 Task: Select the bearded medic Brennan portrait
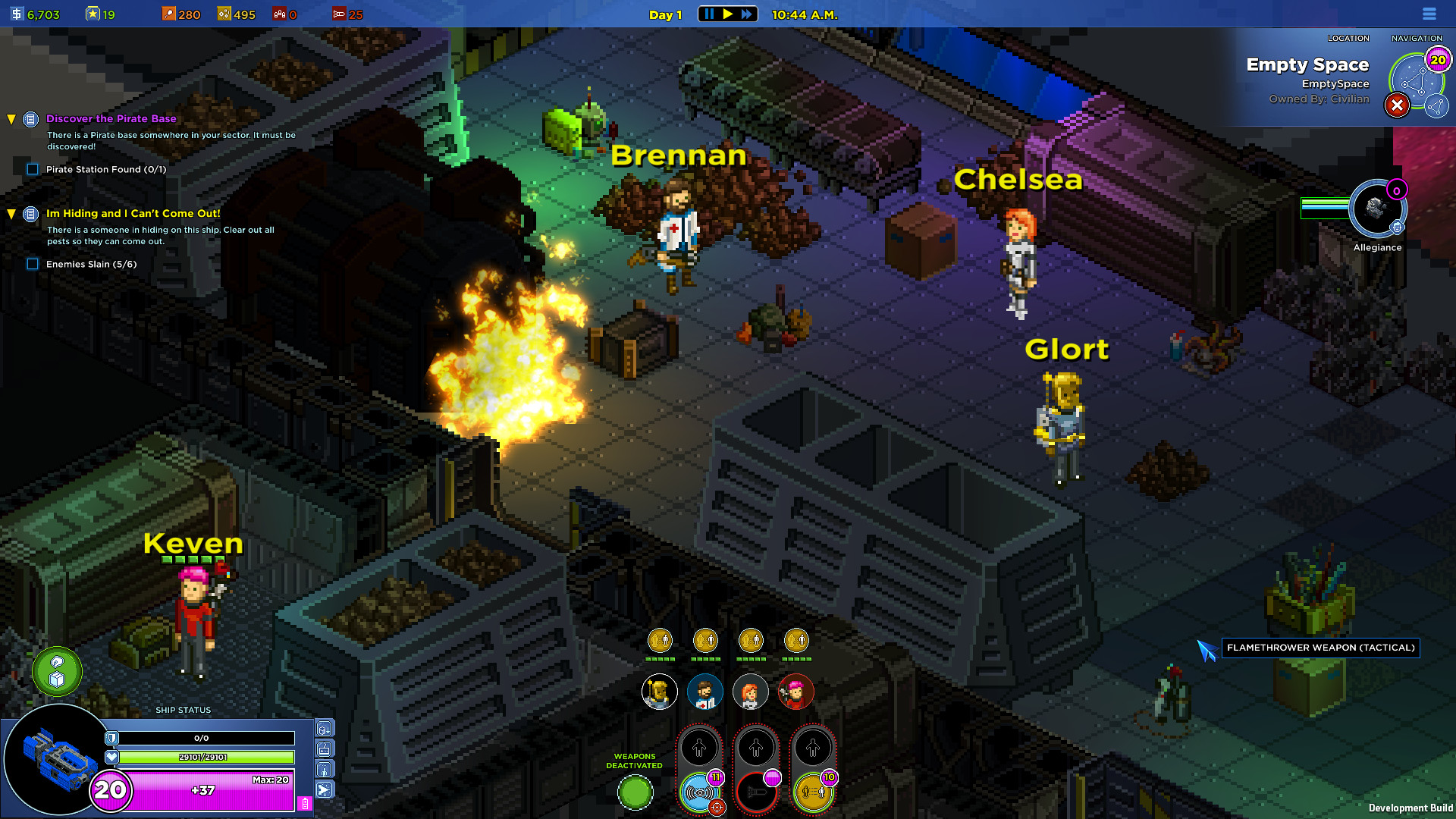[x=704, y=692]
